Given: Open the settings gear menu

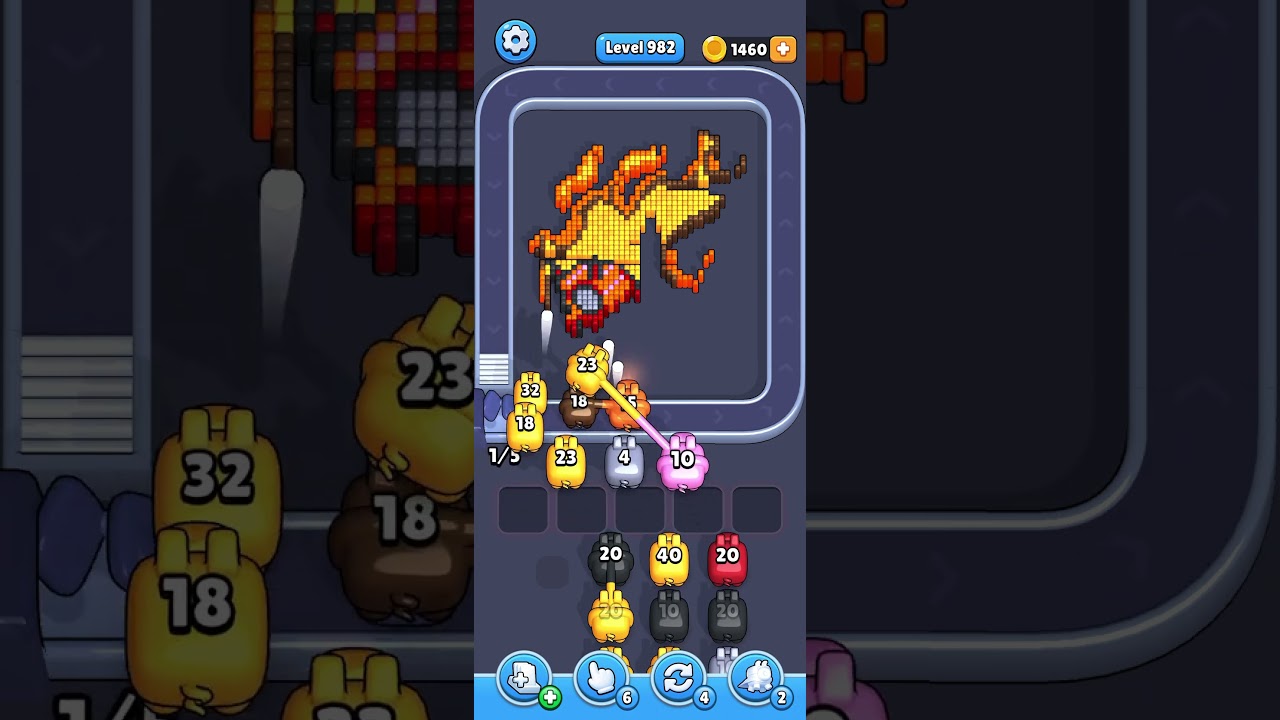Looking at the screenshot, I should (x=515, y=41).
